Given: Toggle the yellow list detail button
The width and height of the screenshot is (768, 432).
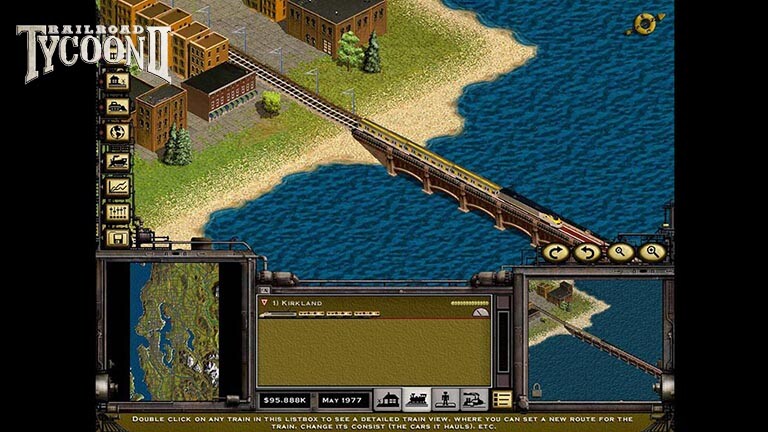Looking at the screenshot, I should tap(502, 399).
